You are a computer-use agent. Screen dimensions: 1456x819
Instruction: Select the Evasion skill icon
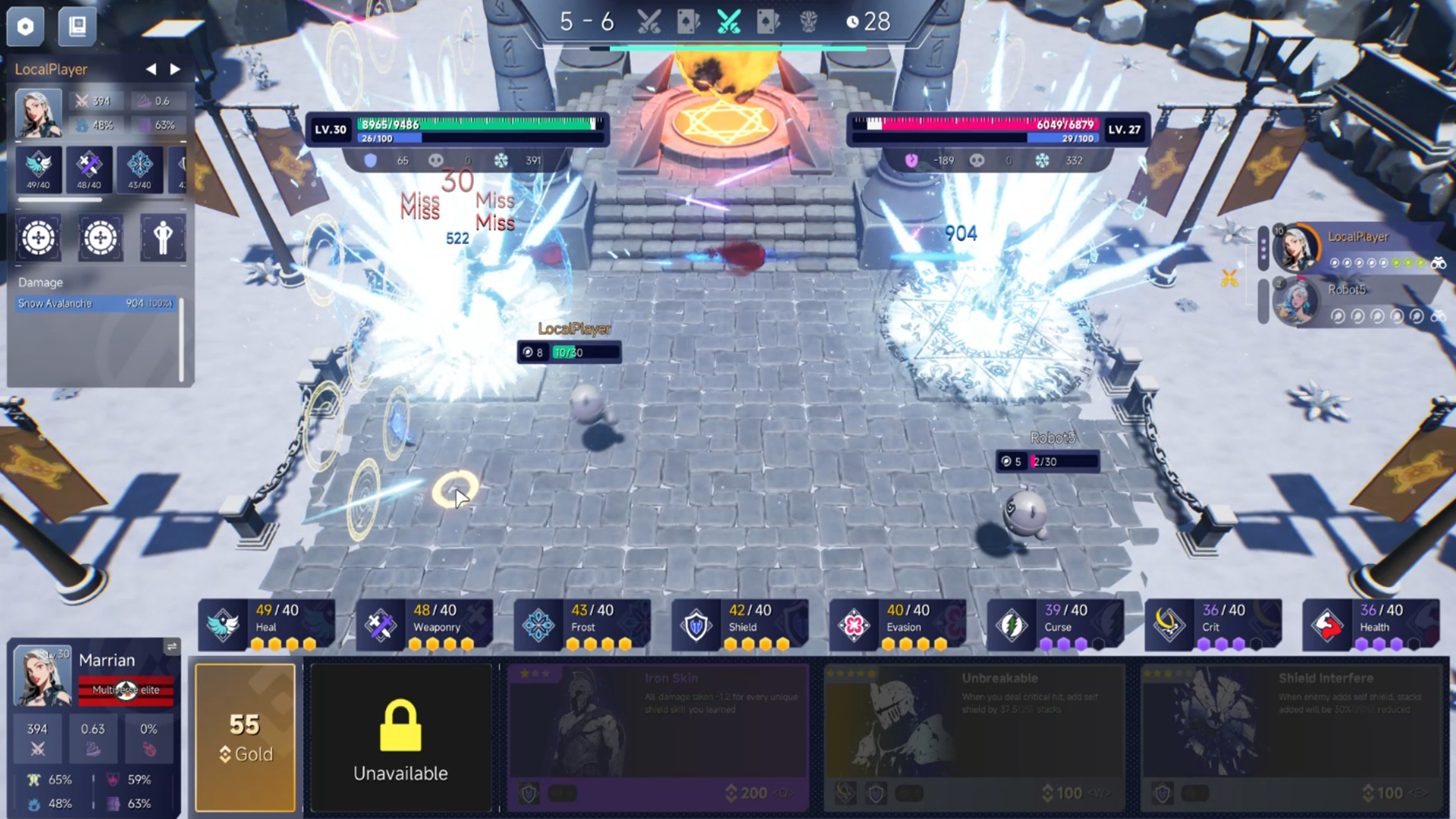[x=855, y=625]
